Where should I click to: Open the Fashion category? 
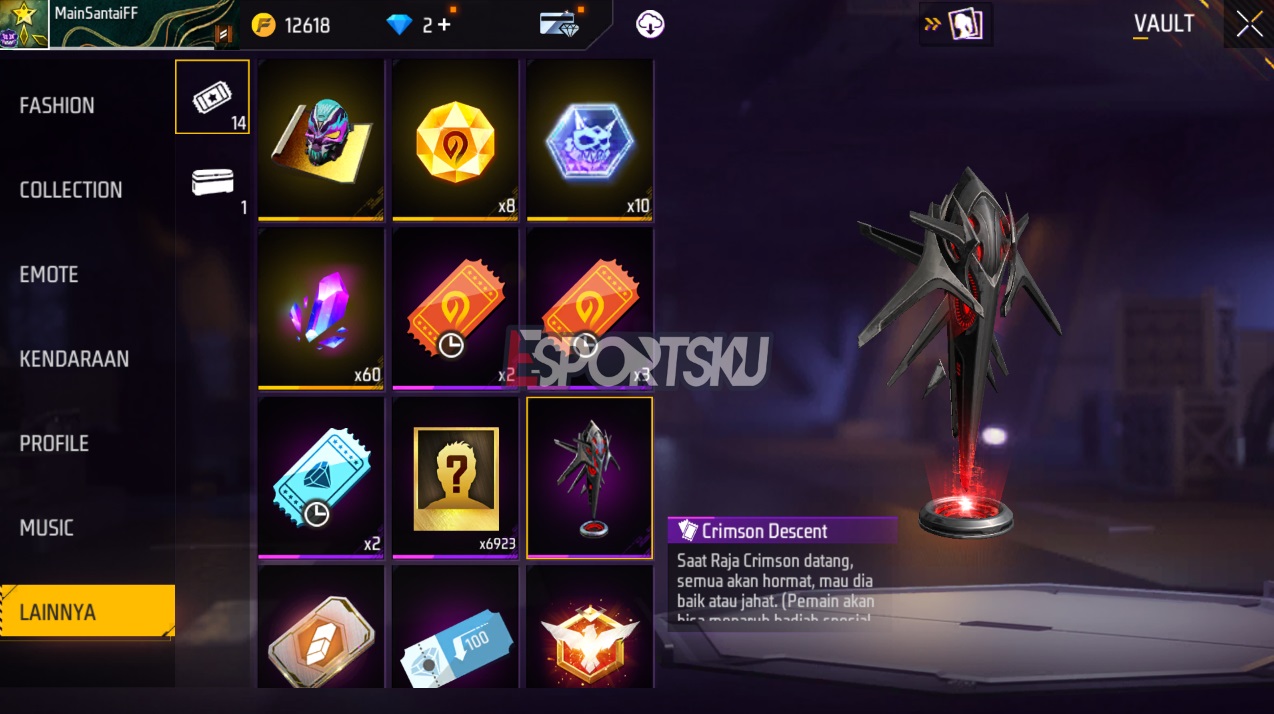pos(58,106)
